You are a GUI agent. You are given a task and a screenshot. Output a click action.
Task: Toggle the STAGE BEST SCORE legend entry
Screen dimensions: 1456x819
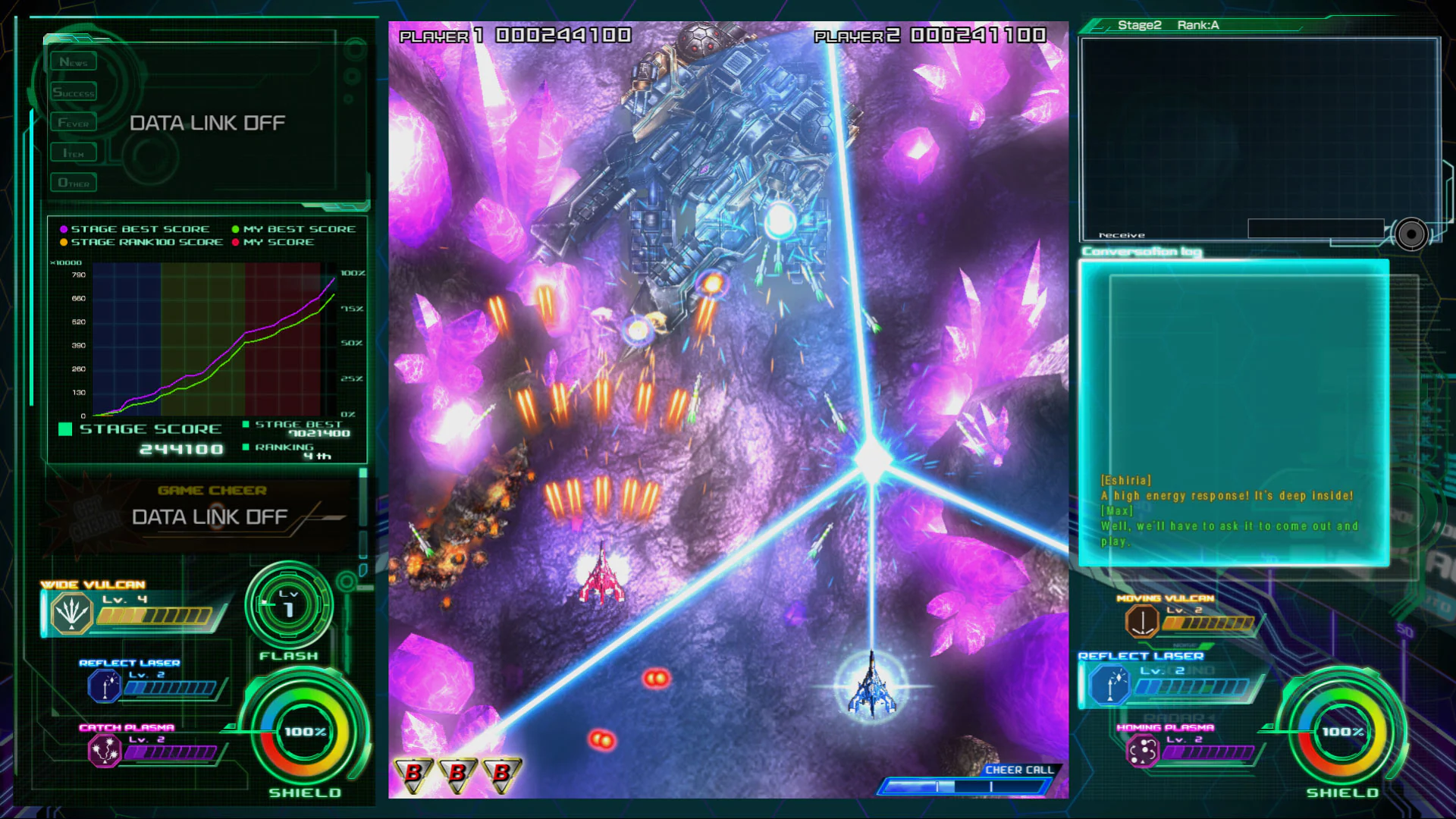136,228
